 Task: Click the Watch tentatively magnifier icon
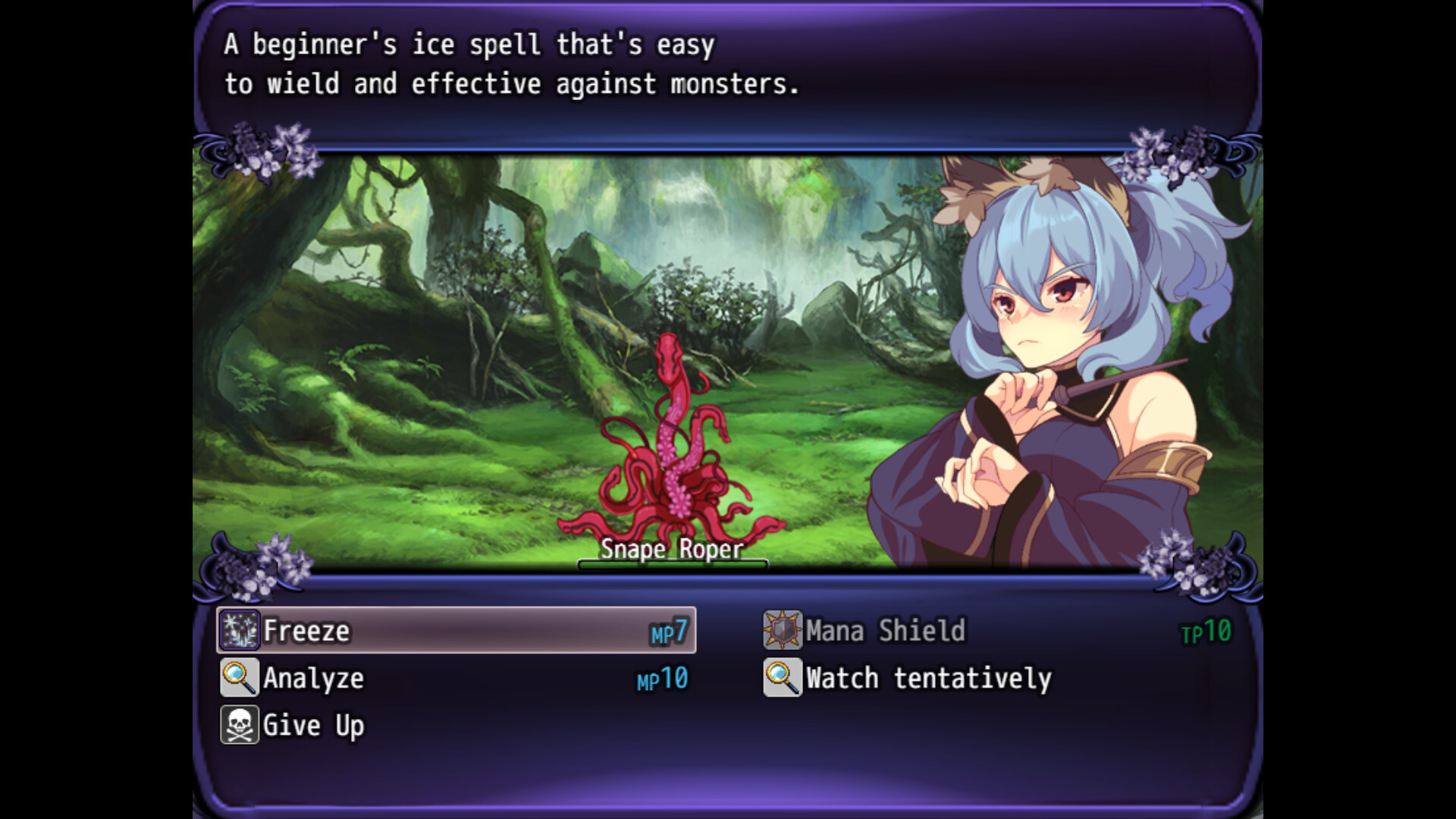[782, 679]
